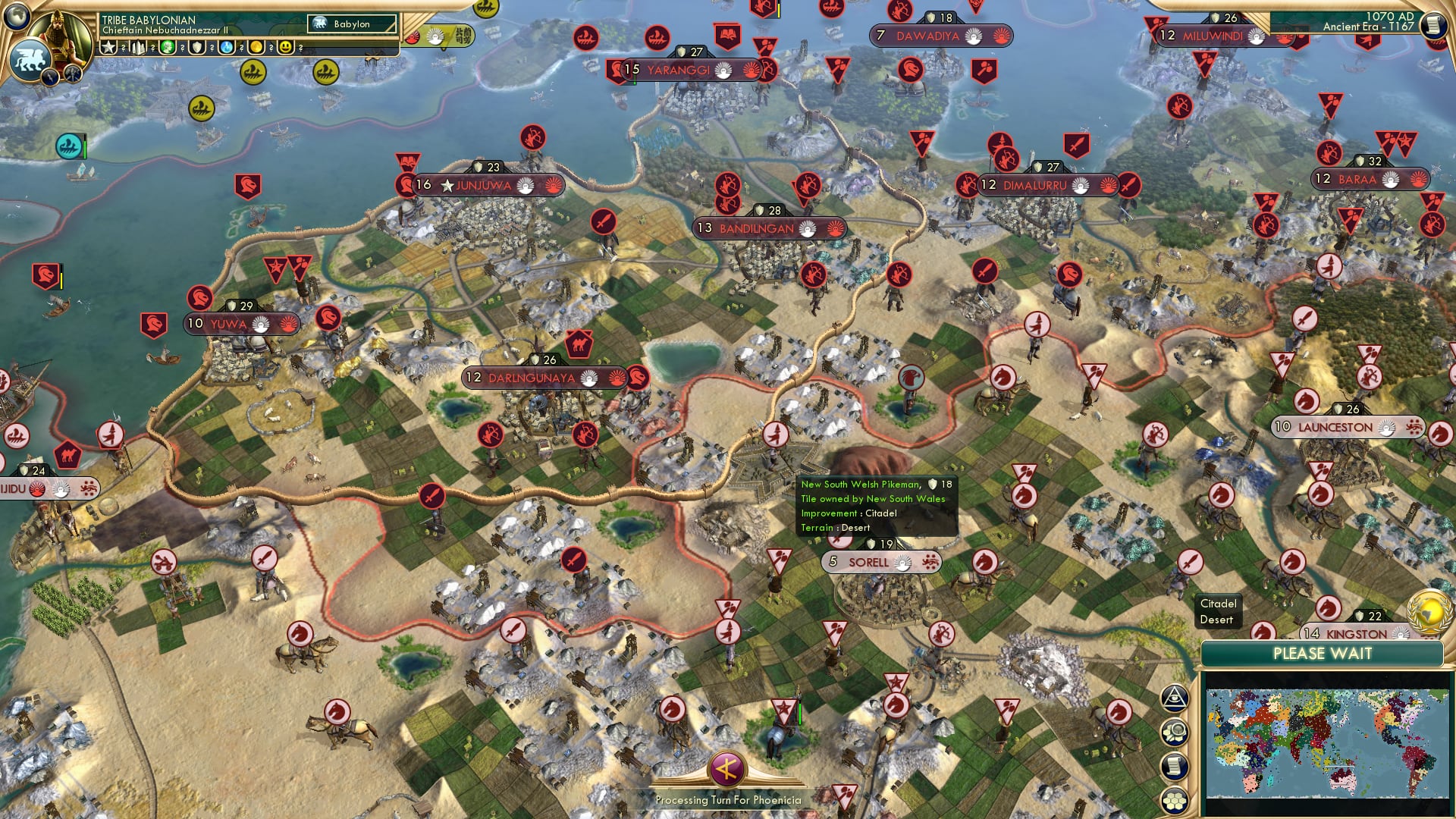Click the gold coin icon
The height and width of the screenshot is (819, 1456).
click(256, 48)
